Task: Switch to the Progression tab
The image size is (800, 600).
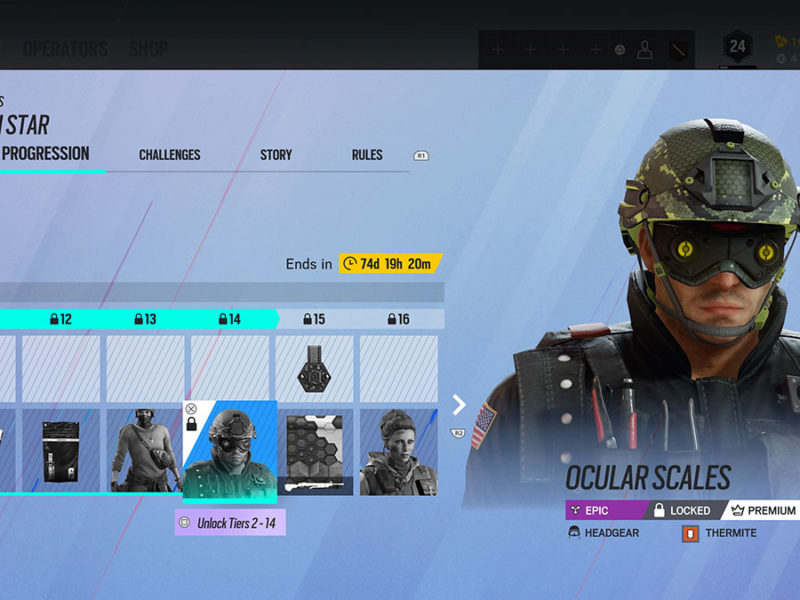Action: [x=45, y=154]
